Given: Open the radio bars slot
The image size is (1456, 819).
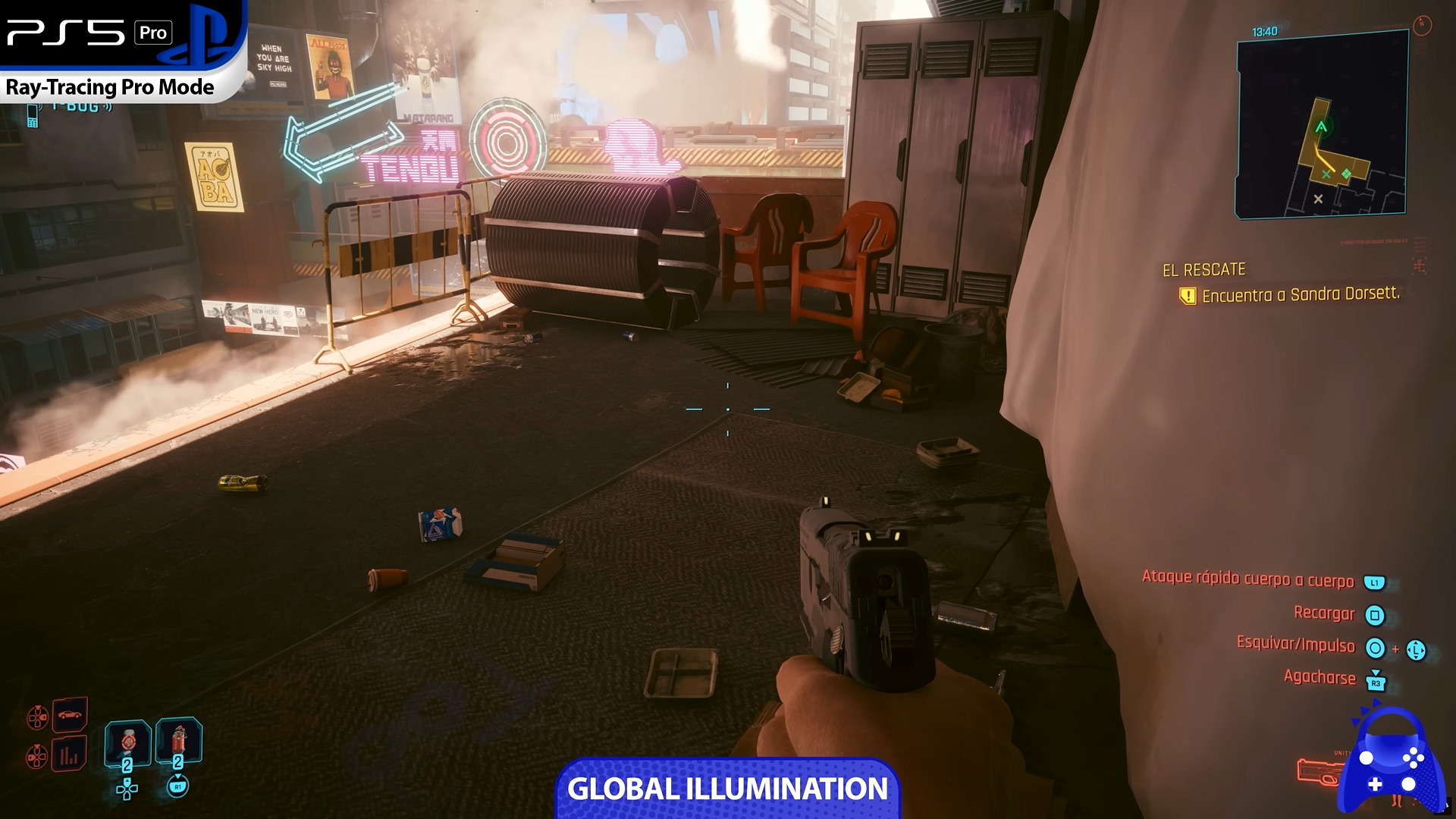Looking at the screenshot, I should 70,754.
